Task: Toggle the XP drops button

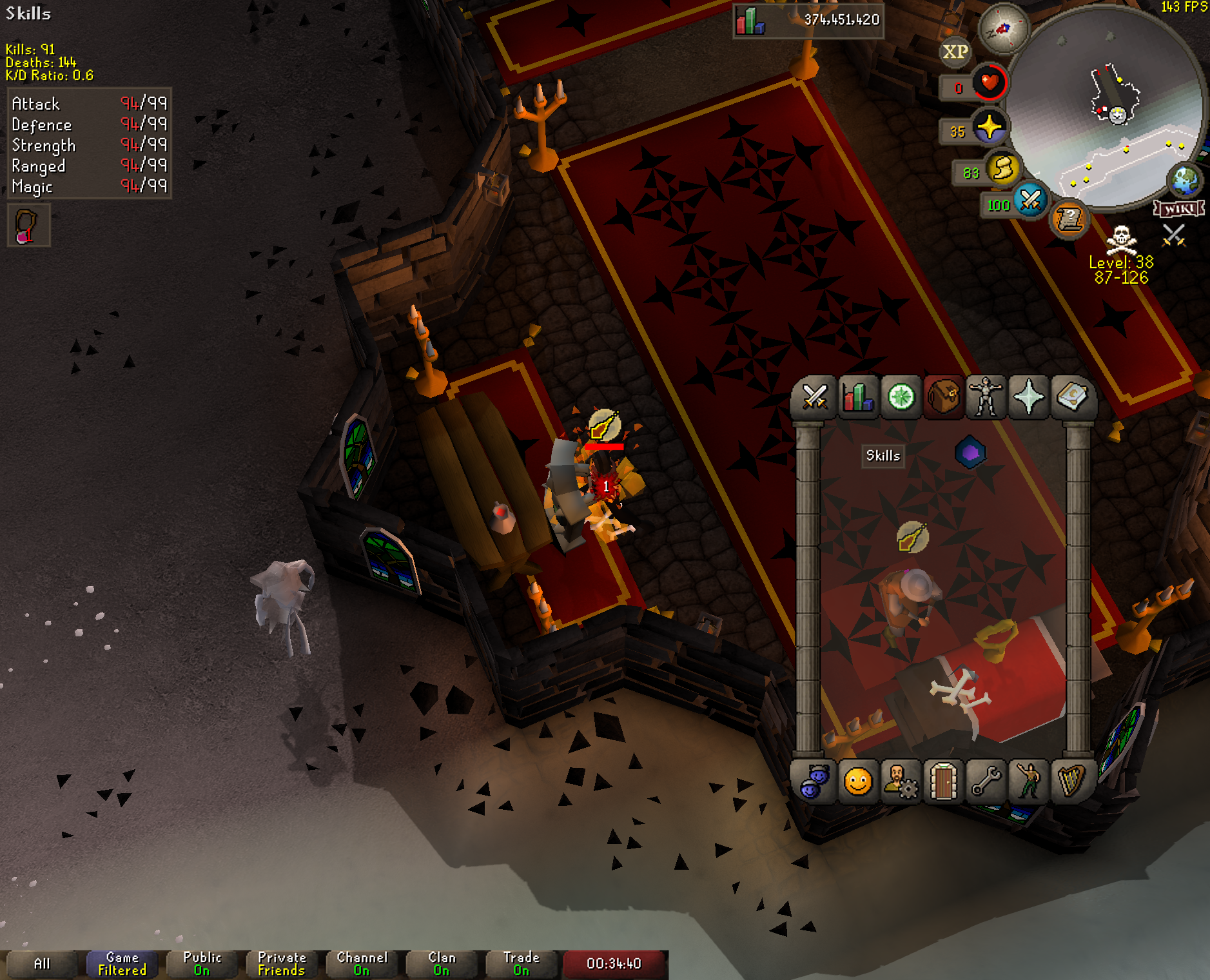Action: click(955, 52)
